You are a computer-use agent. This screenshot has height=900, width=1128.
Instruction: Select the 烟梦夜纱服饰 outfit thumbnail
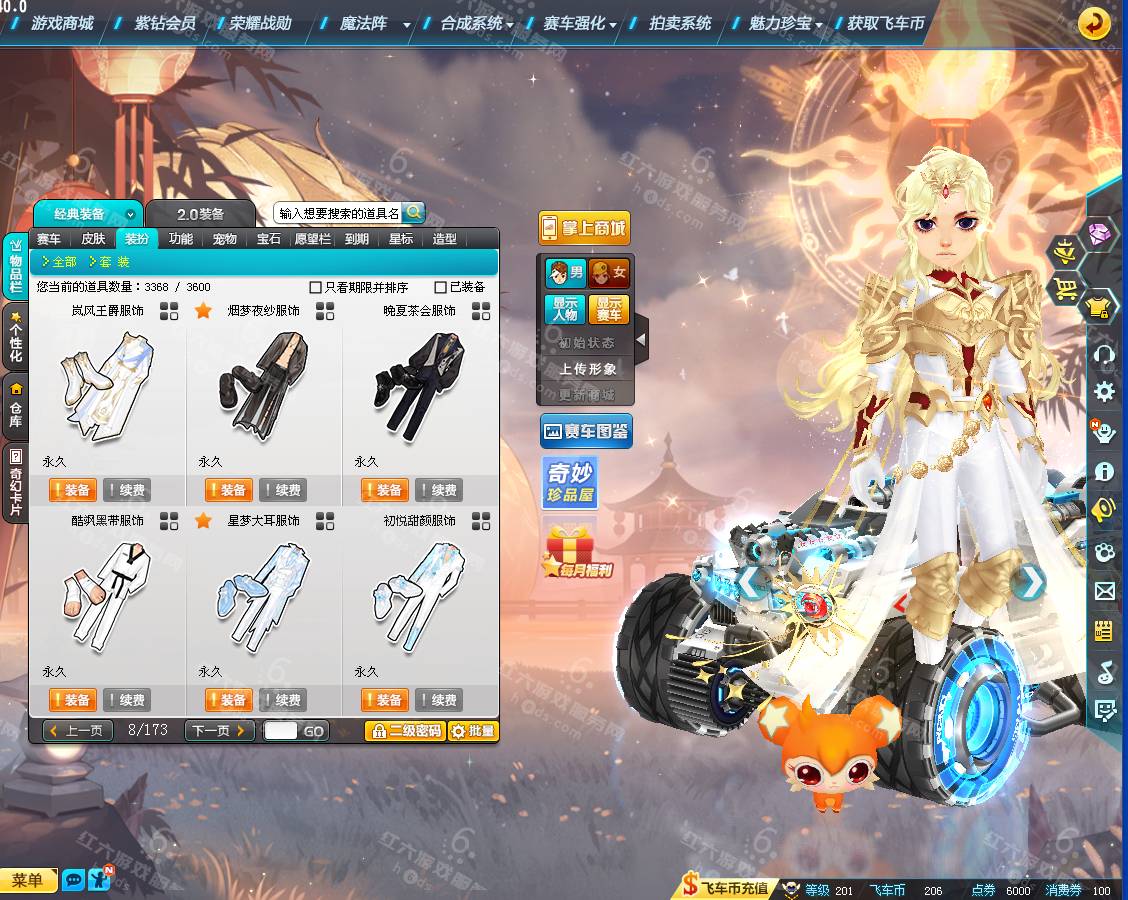263,385
